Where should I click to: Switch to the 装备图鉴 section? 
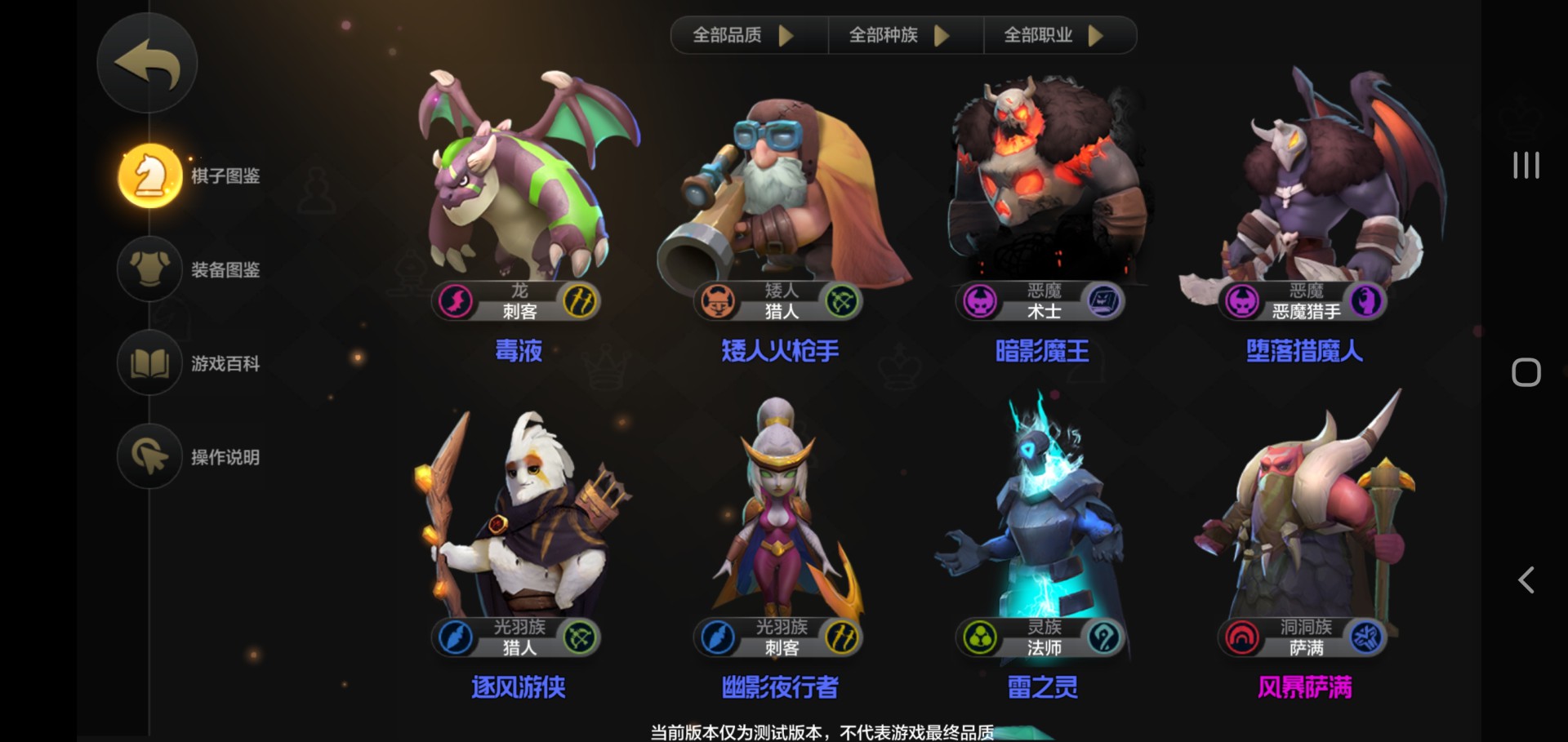coord(227,269)
